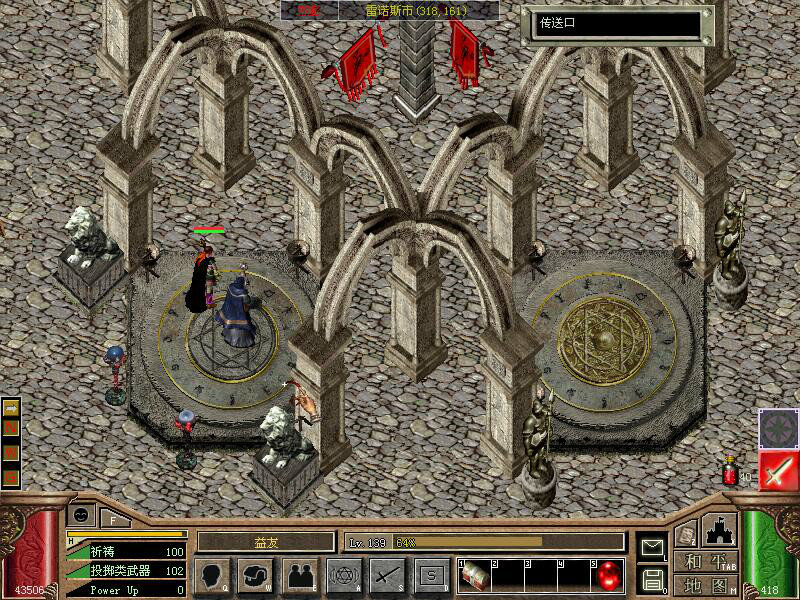Open the 地图 map button

click(x=707, y=584)
